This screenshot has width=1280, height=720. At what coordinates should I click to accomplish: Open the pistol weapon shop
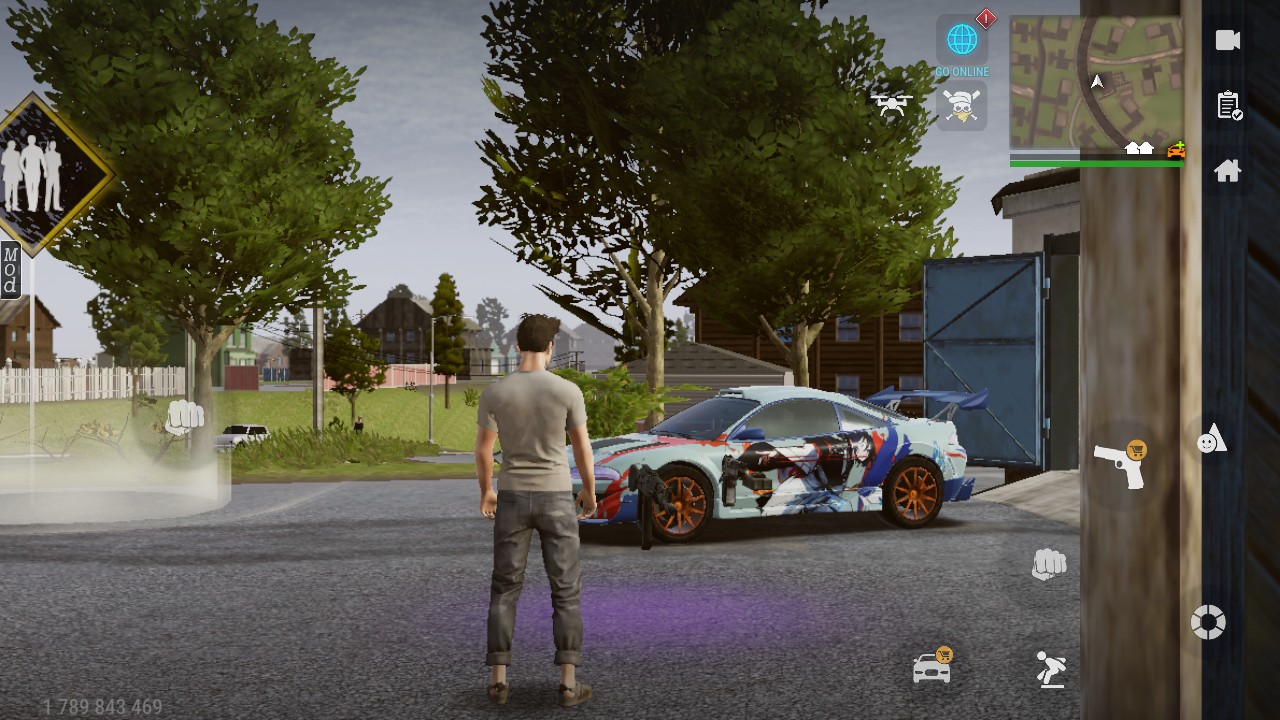click(1119, 465)
